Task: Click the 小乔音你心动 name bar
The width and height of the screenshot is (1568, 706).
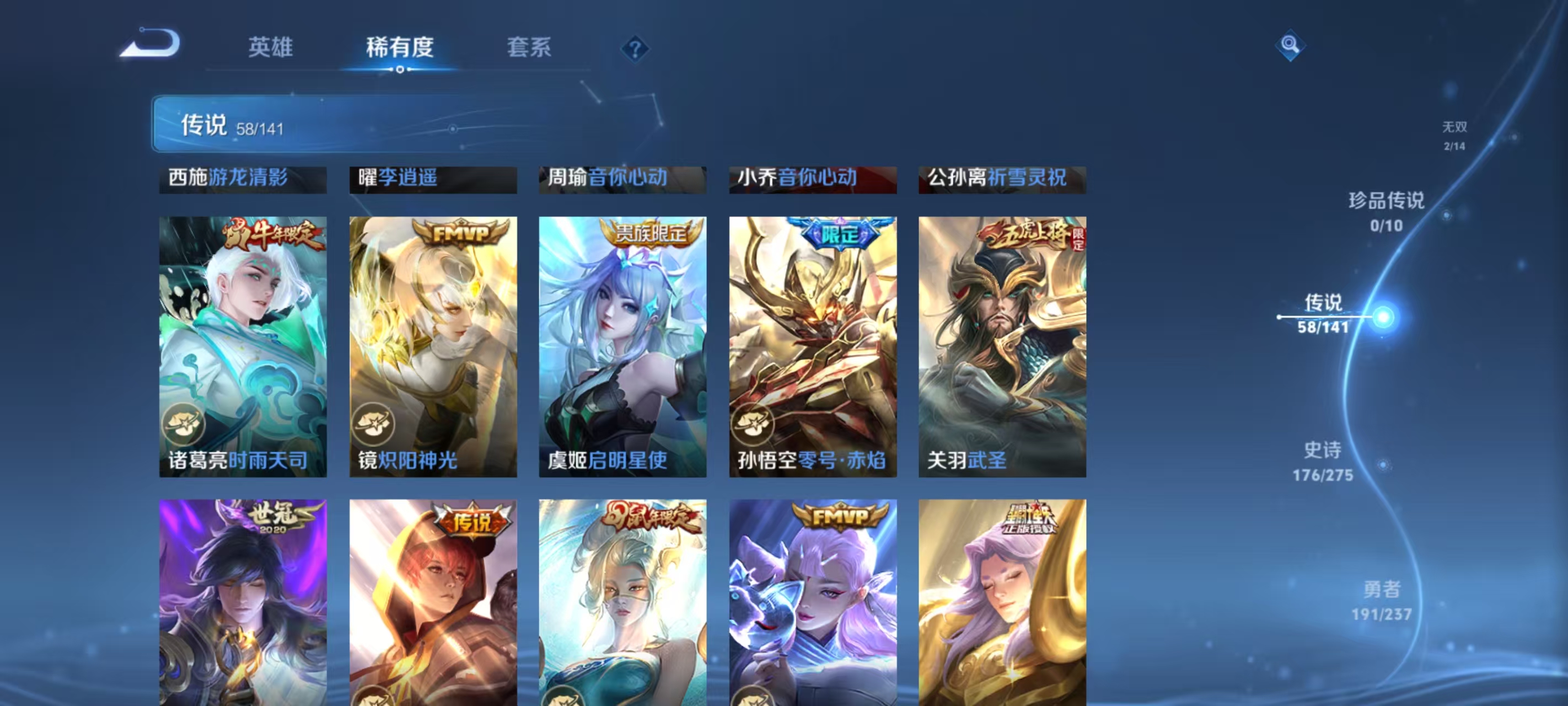Action: point(812,179)
